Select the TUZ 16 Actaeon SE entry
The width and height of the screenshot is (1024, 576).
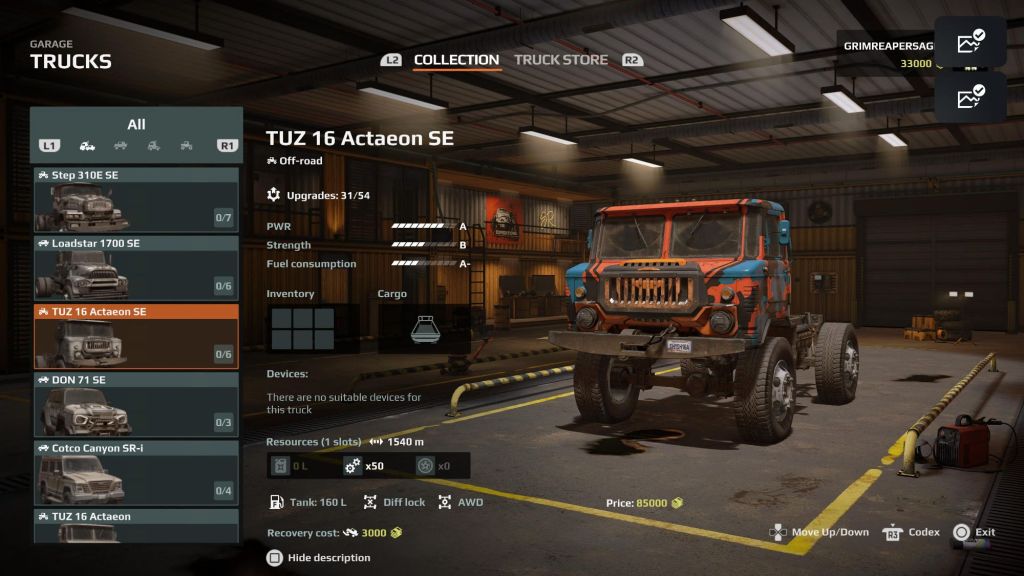click(x=136, y=336)
